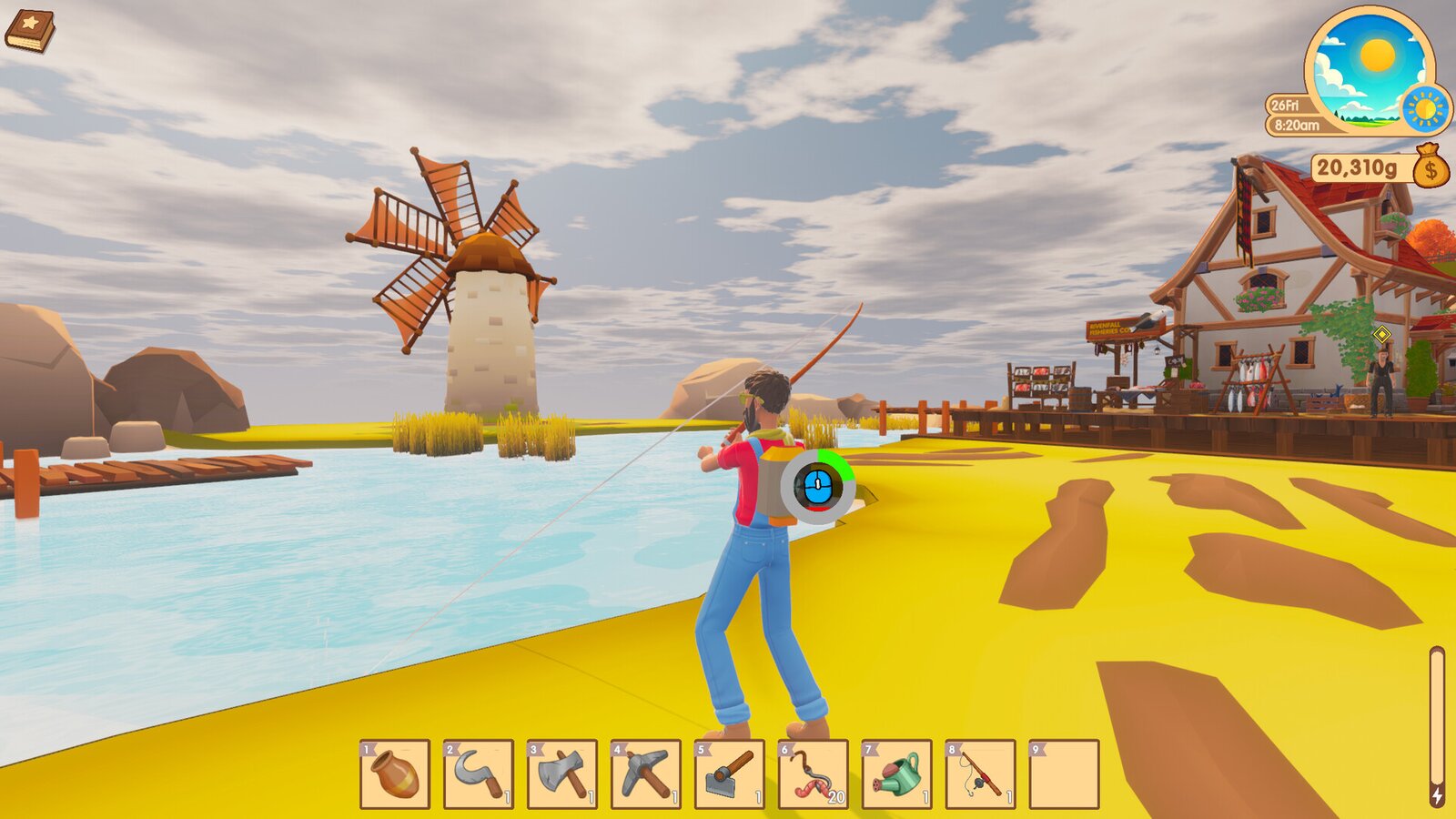1456x819 pixels.
Task: Select the worm bait slot
Action: [814, 773]
